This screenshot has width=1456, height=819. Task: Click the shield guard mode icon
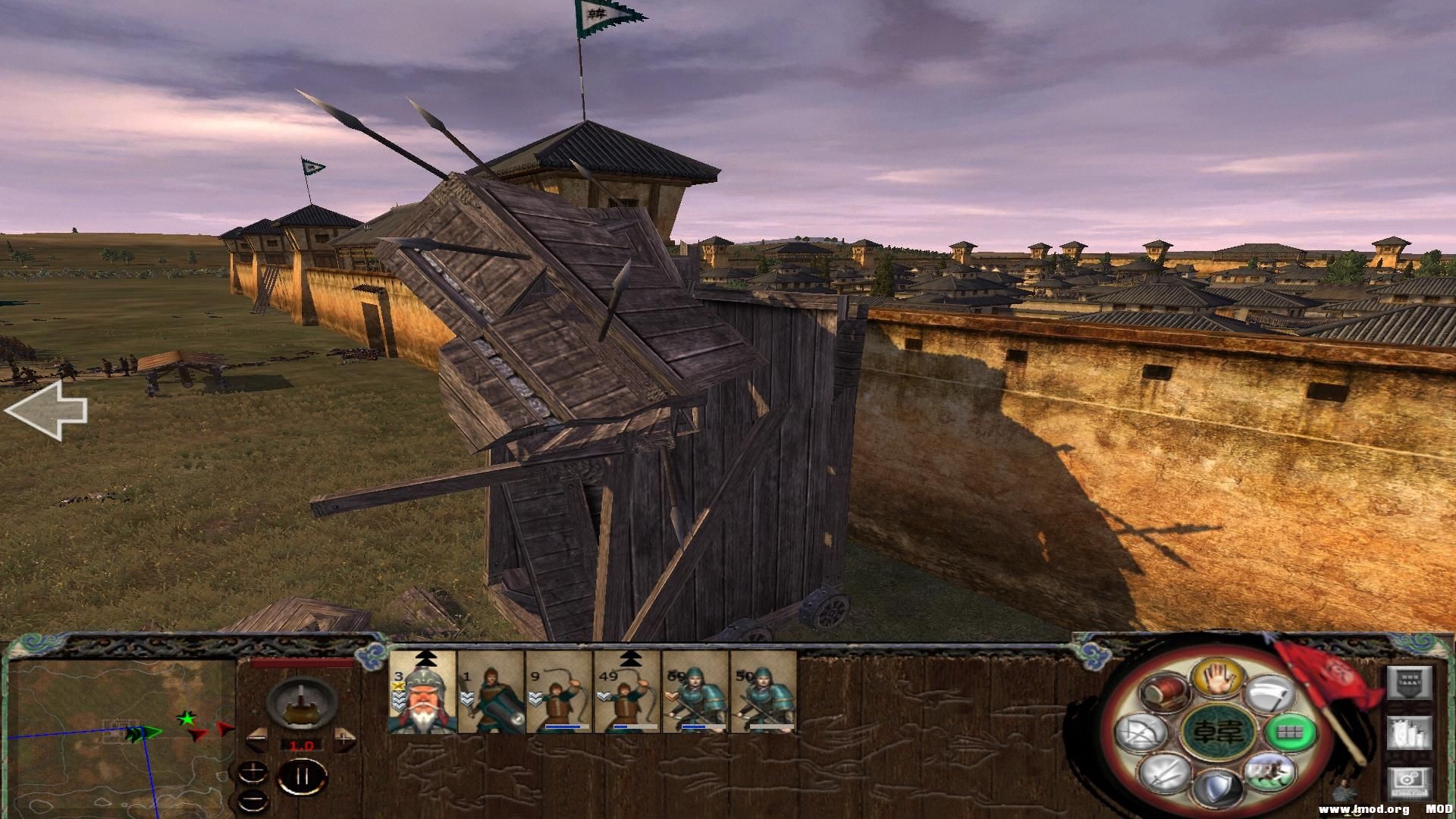[x=1220, y=786]
